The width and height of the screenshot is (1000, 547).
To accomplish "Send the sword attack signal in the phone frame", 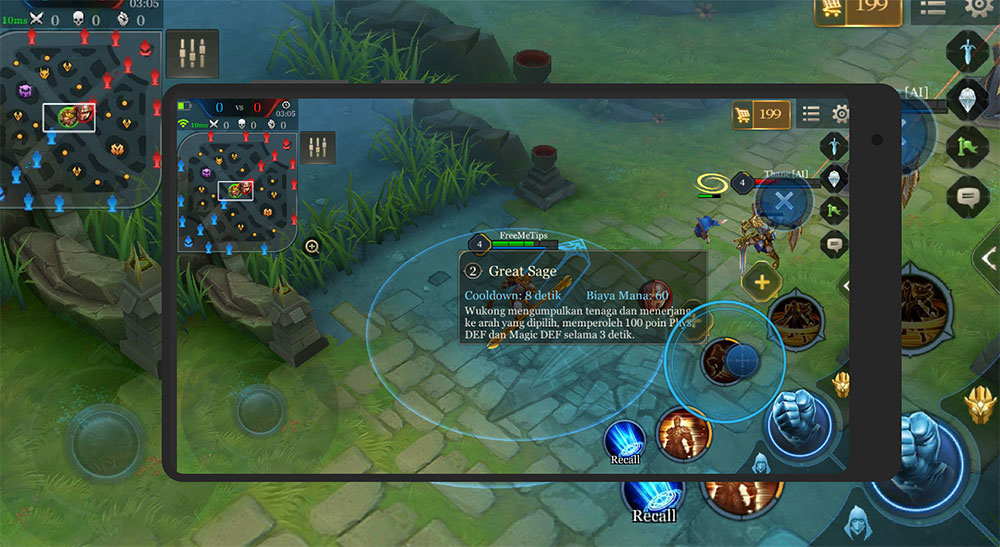I will click(834, 146).
